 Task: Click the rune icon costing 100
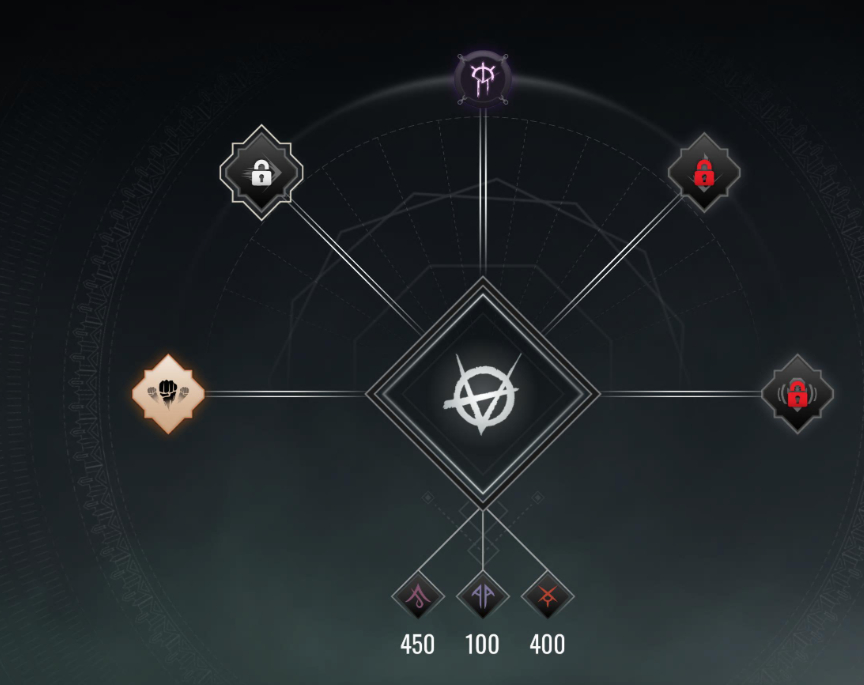point(483,597)
